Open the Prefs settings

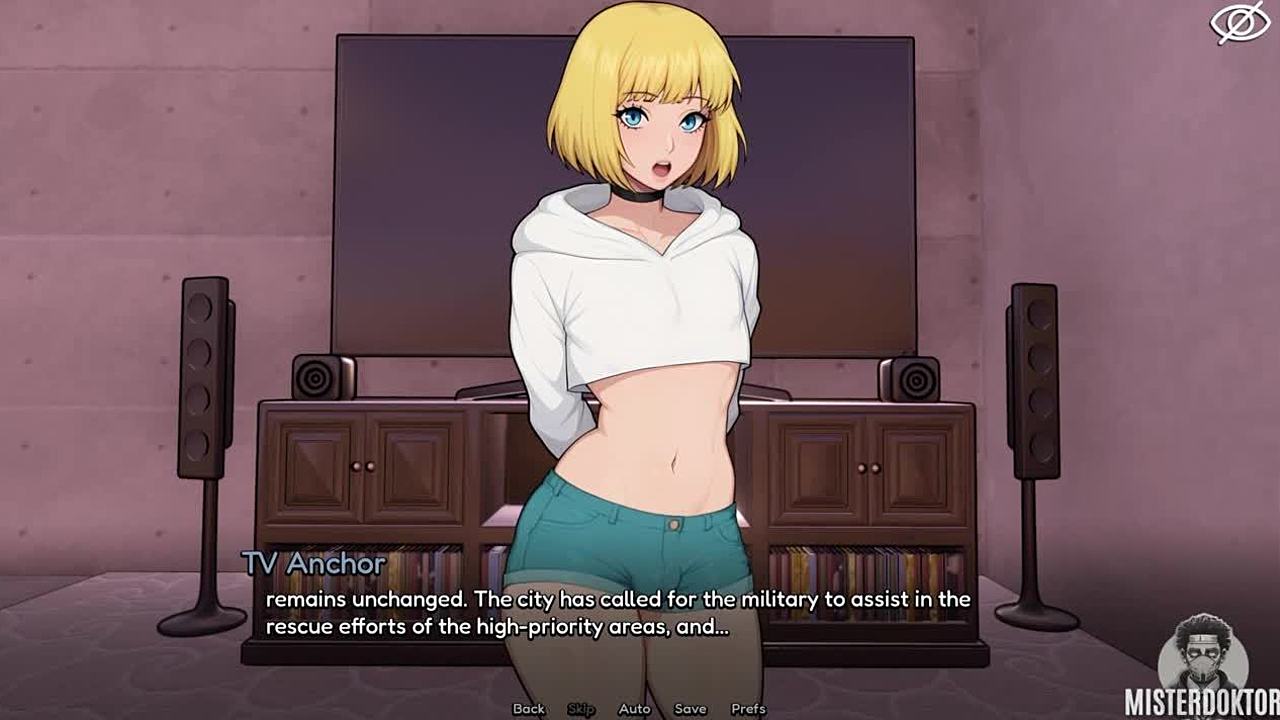click(x=748, y=709)
